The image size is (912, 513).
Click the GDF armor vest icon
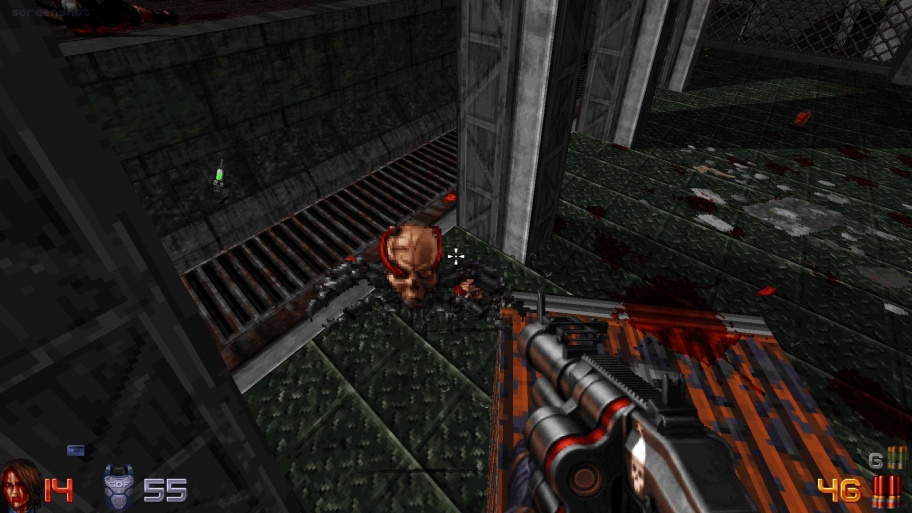click(x=119, y=487)
